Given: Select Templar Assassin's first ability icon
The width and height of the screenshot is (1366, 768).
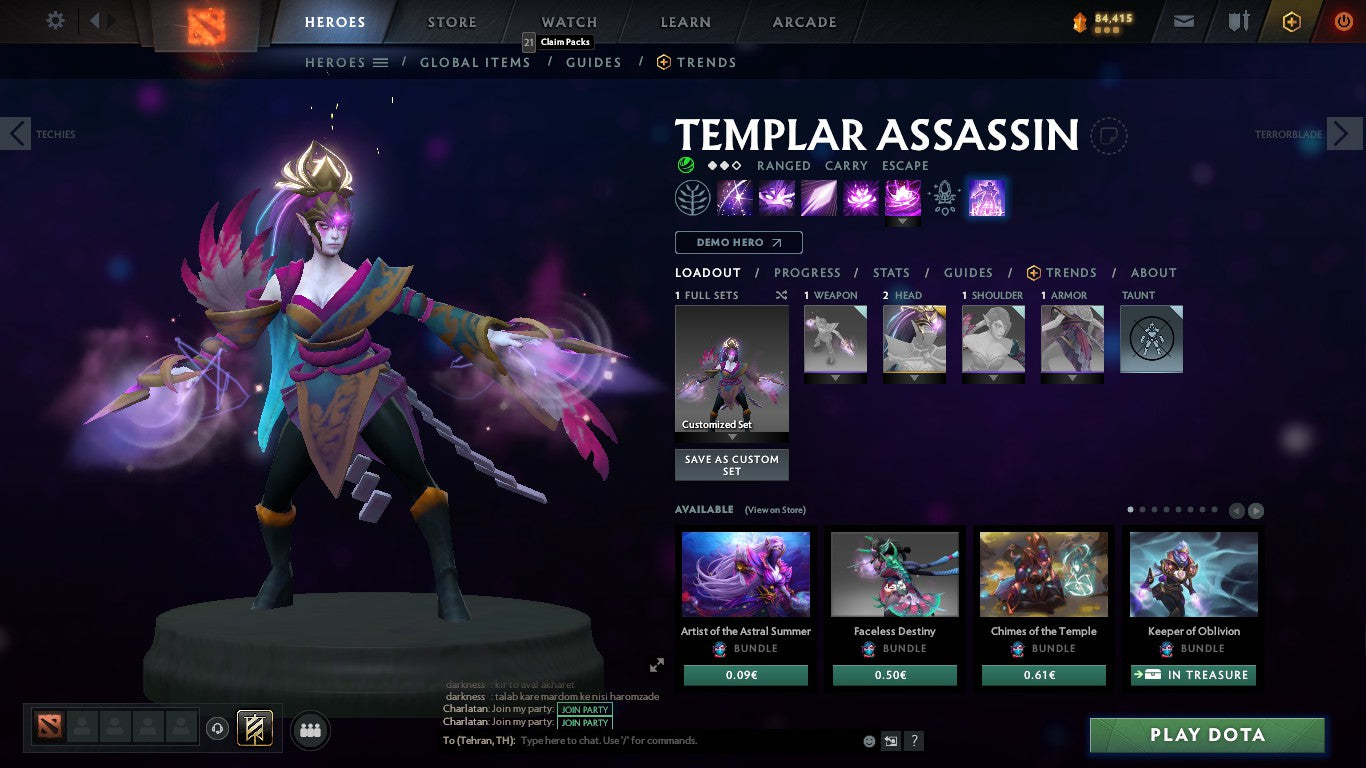Looking at the screenshot, I should coord(735,197).
